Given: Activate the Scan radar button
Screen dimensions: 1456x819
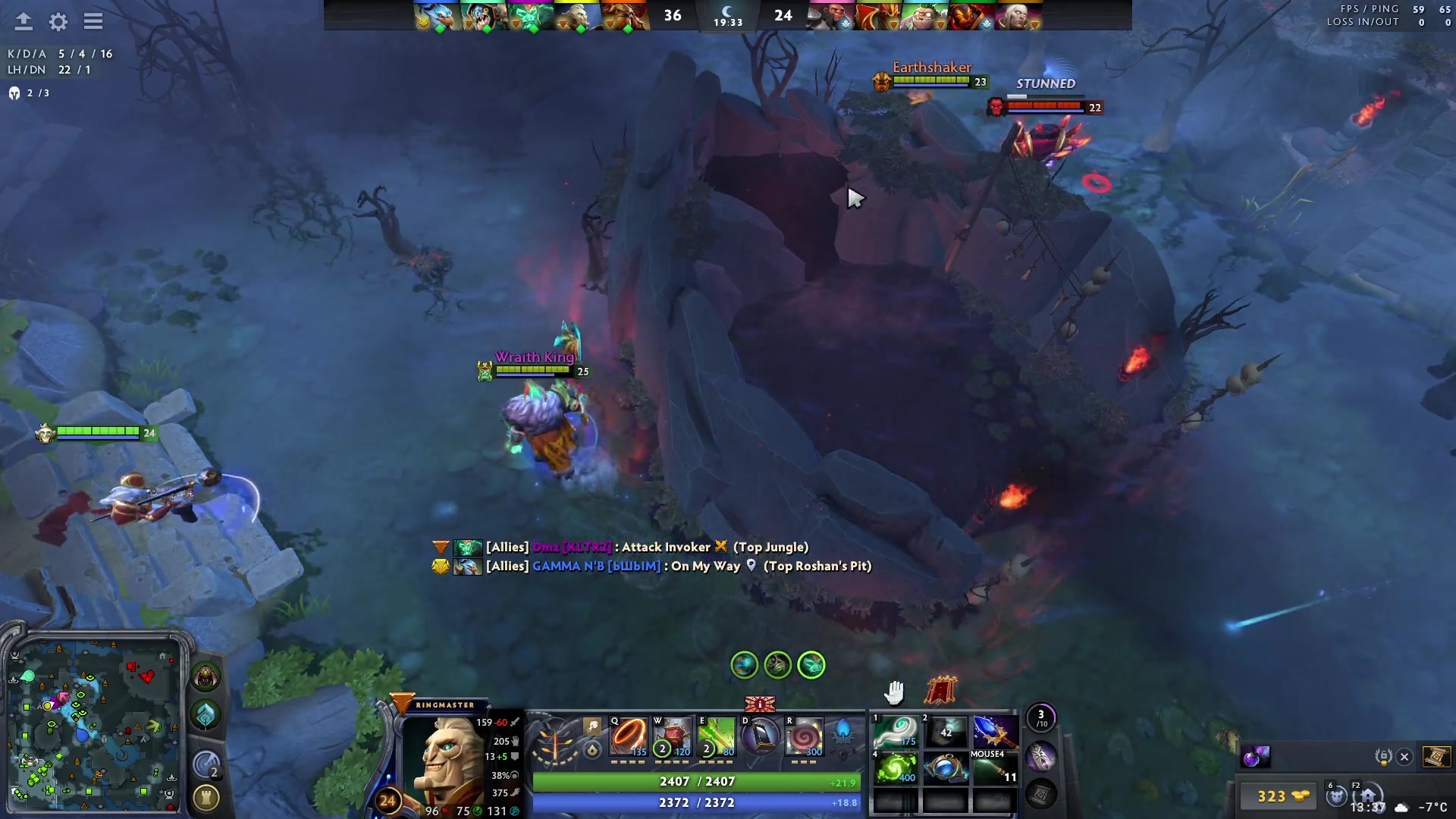Looking at the screenshot, I should point(206,764).
